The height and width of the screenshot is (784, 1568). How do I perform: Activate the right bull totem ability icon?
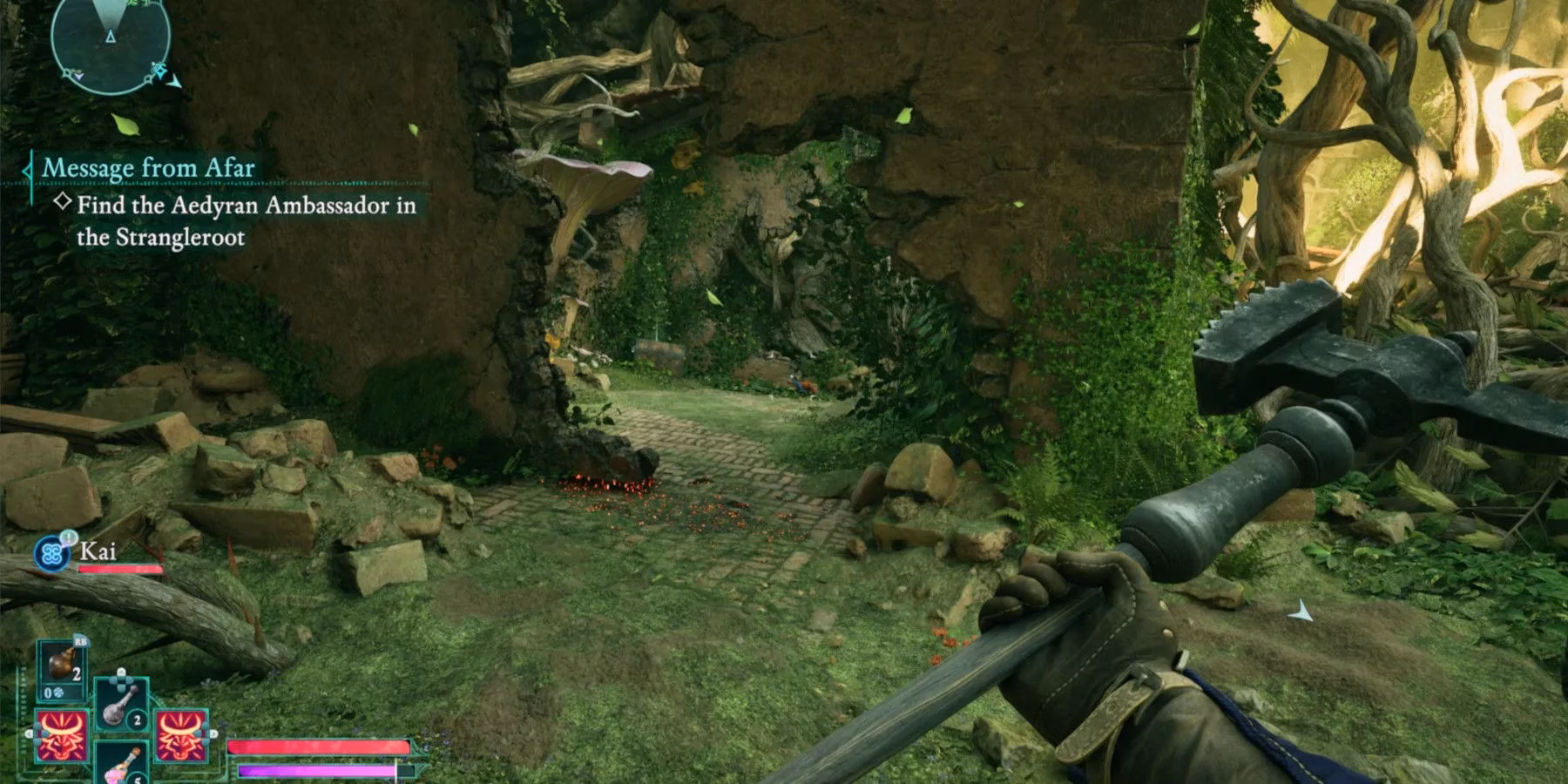(181, 734)
